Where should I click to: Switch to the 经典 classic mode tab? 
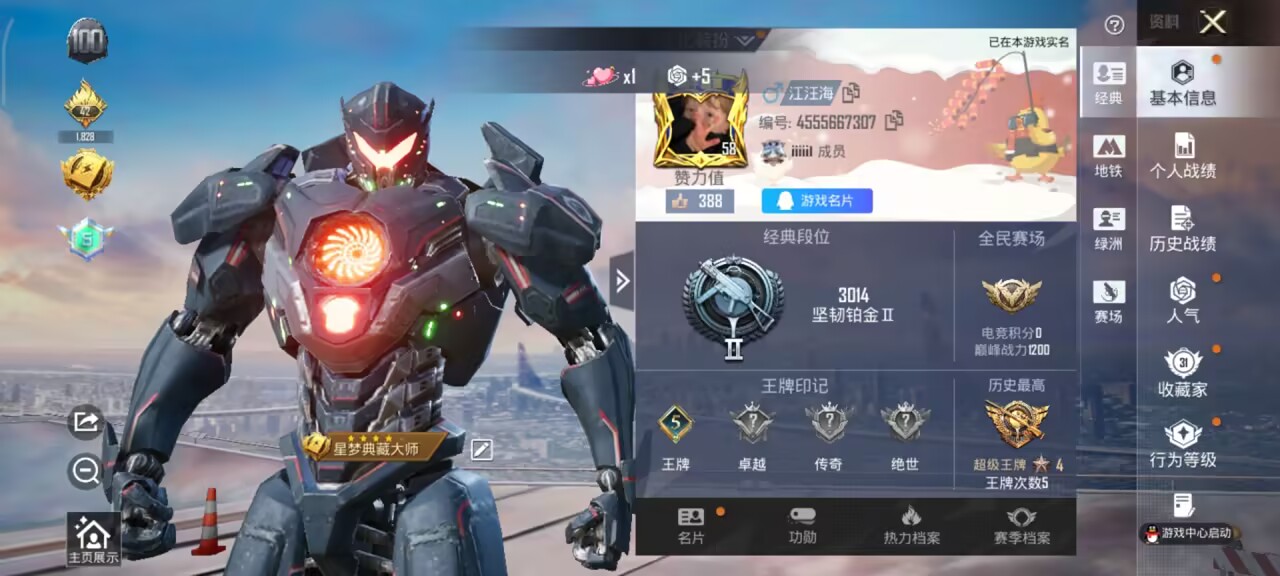pos(1108,83)
